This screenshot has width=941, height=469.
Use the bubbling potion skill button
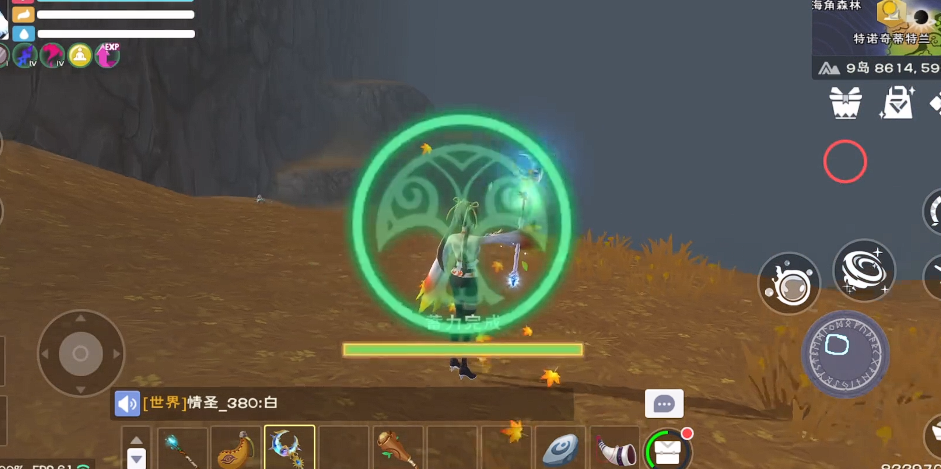[x=789, y=283]
